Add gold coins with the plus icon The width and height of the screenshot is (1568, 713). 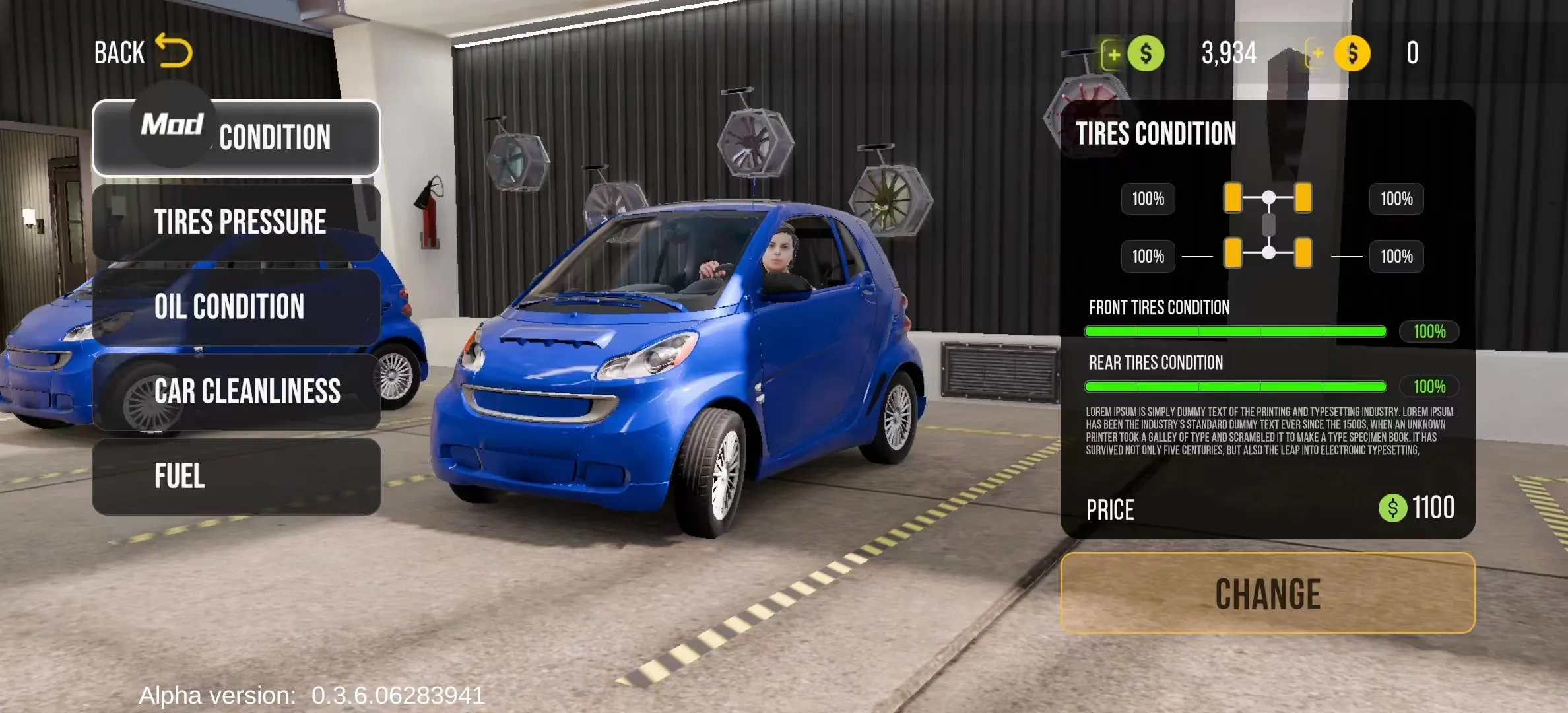[1318, 53]
